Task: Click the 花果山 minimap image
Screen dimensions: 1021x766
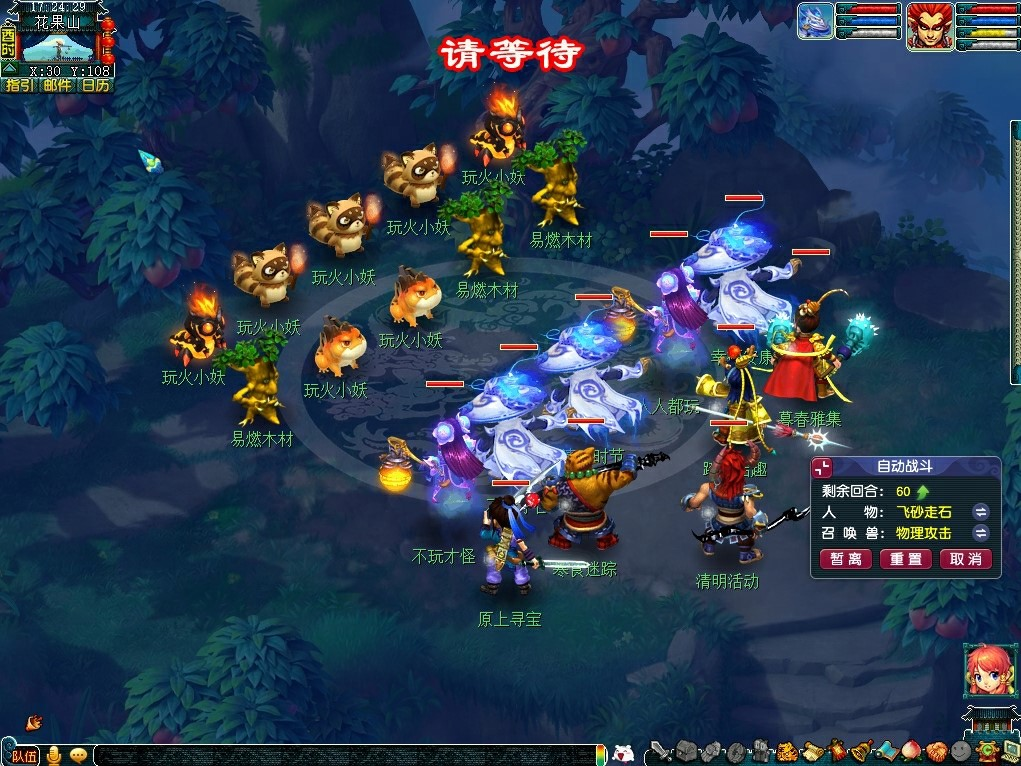Action: 58,46
